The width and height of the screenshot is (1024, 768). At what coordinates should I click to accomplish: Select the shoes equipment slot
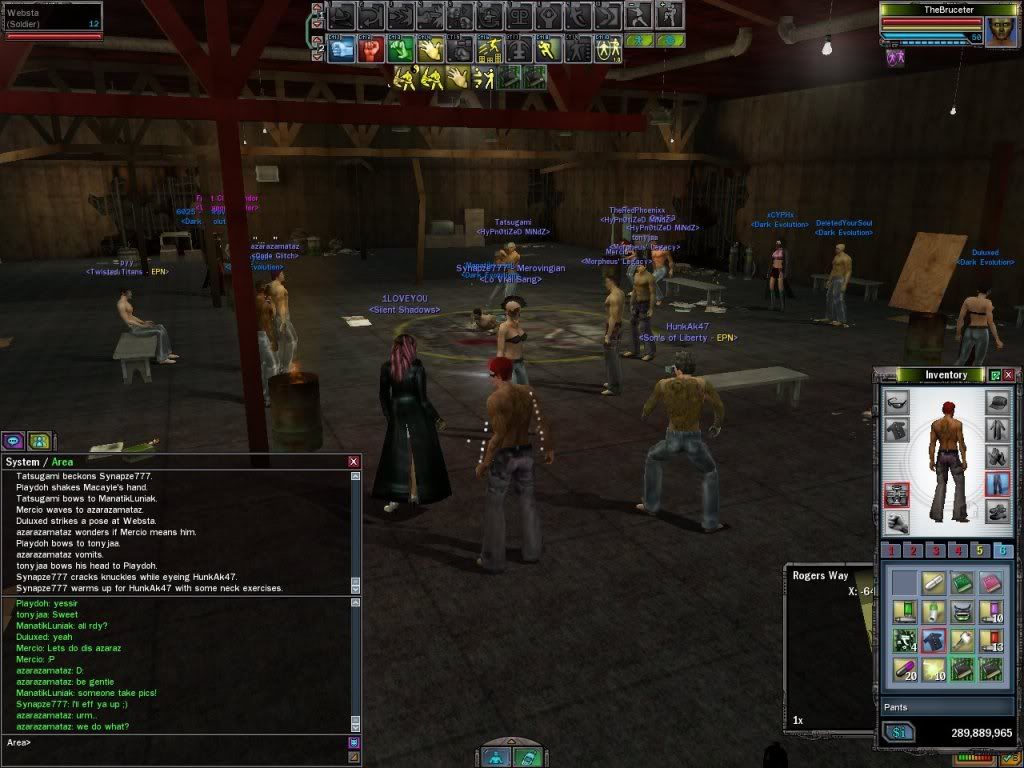click(998, 513)
